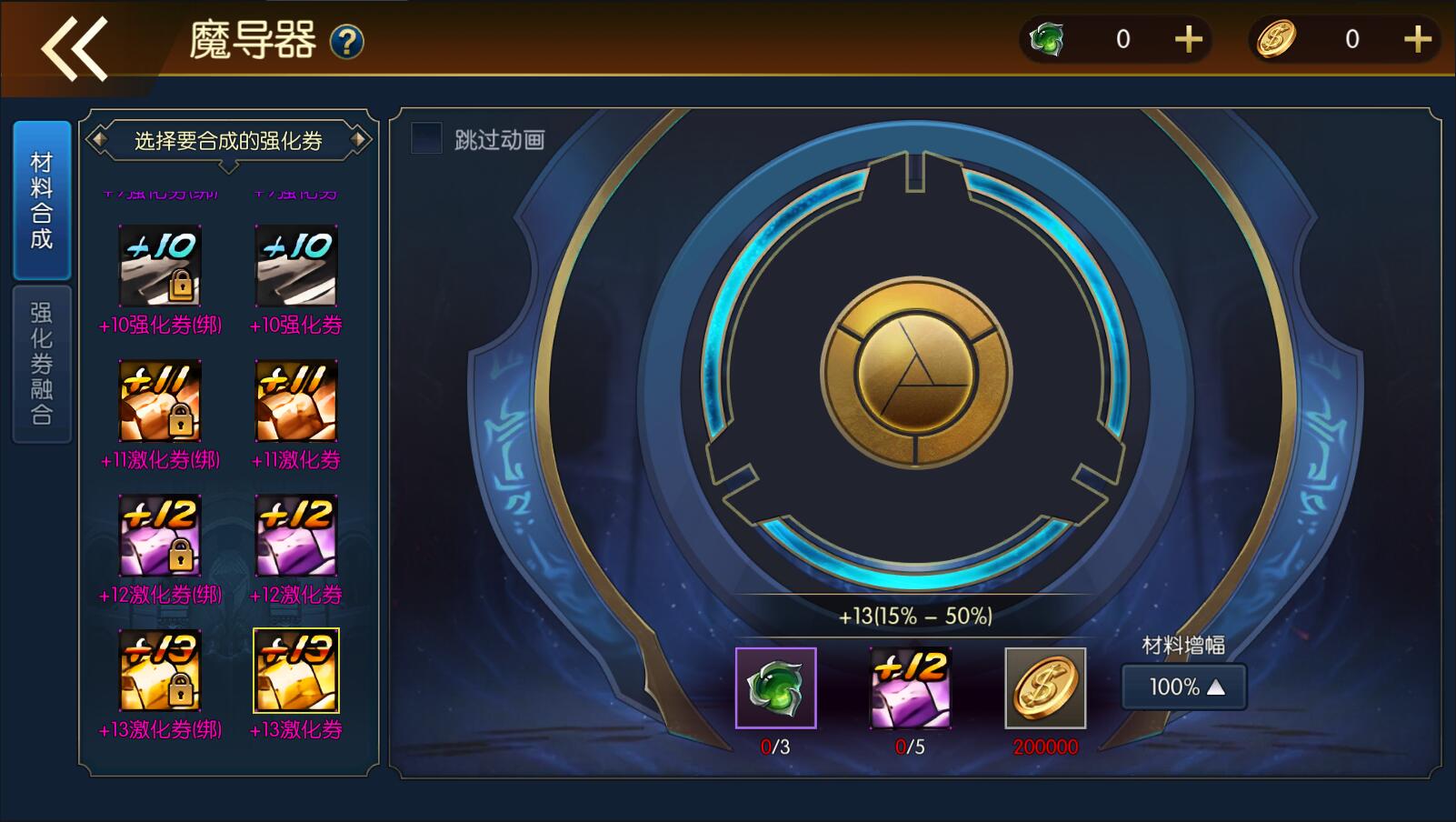Select the bound +13激化券(绑) ticket
The width and height of the screenshot is (1456, 822).
(160, 670)
